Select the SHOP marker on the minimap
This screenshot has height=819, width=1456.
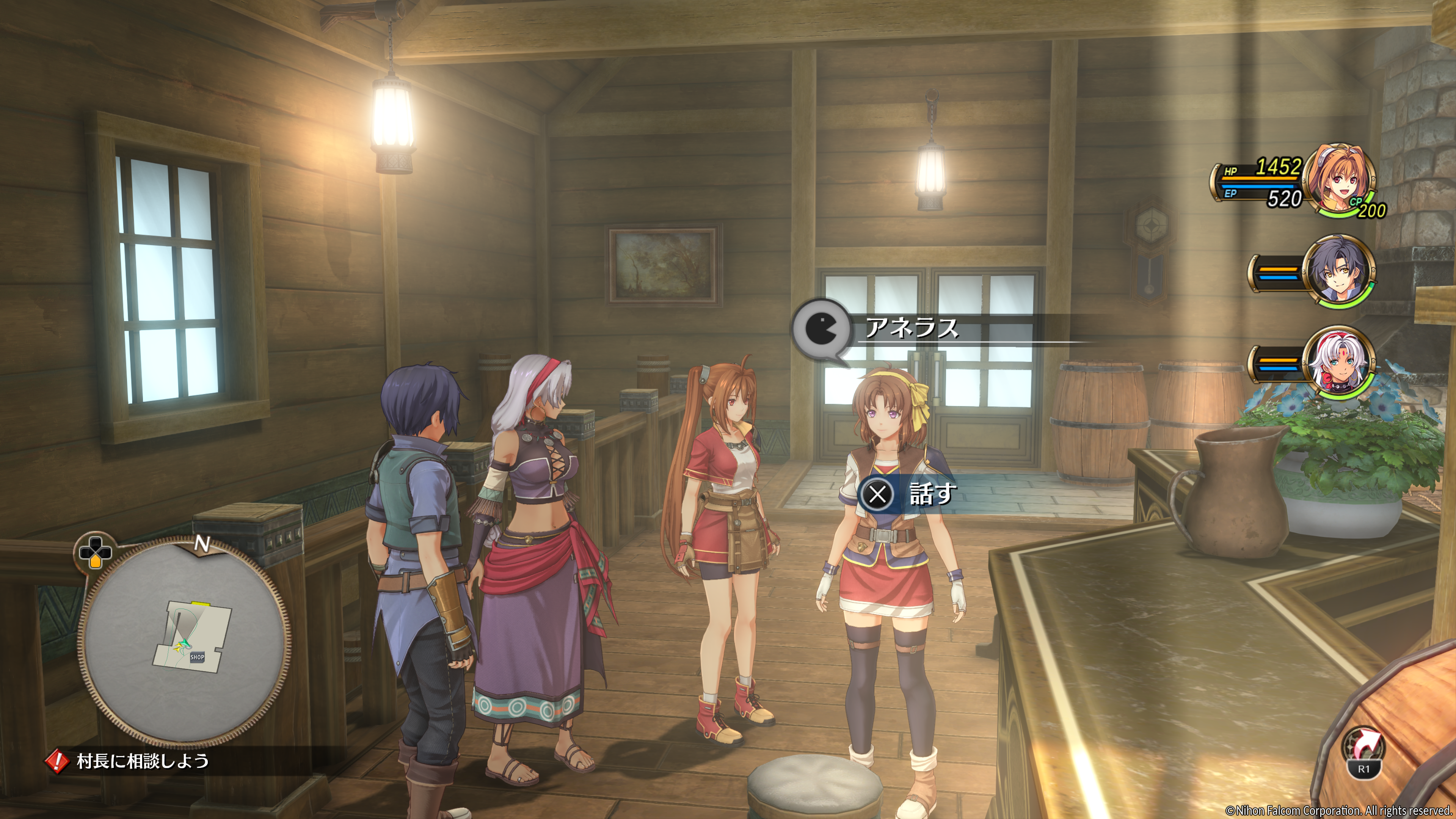(x=197, y=657)
